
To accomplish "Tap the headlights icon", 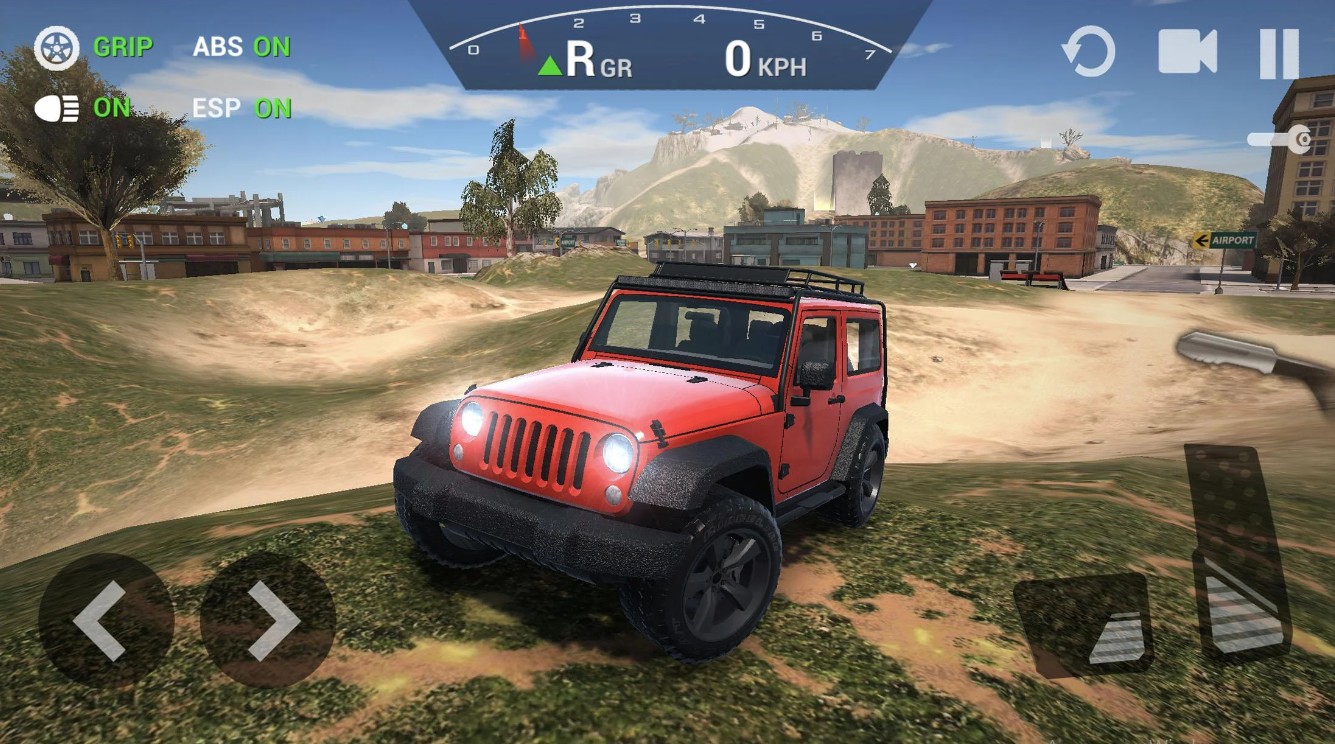I will coord(57,107).
